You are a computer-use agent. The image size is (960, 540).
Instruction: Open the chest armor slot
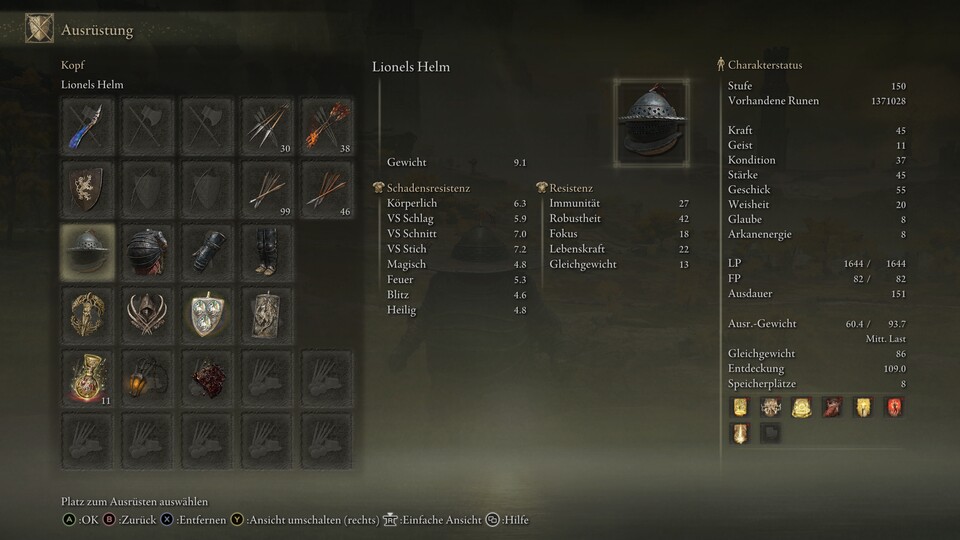click(147, 251)
